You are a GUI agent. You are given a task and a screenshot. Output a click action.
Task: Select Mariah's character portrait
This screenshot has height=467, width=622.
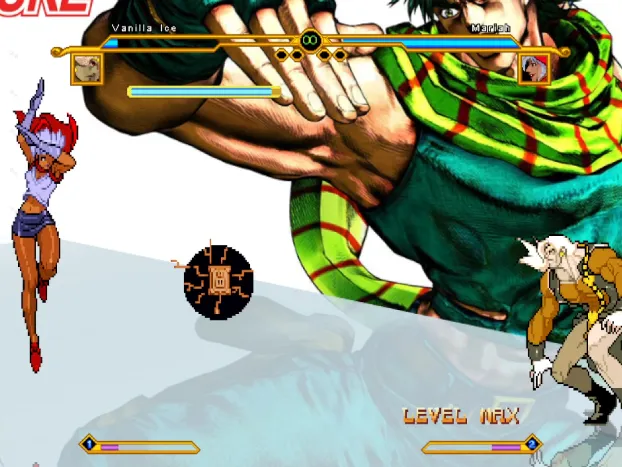click(x=534, y=69)
